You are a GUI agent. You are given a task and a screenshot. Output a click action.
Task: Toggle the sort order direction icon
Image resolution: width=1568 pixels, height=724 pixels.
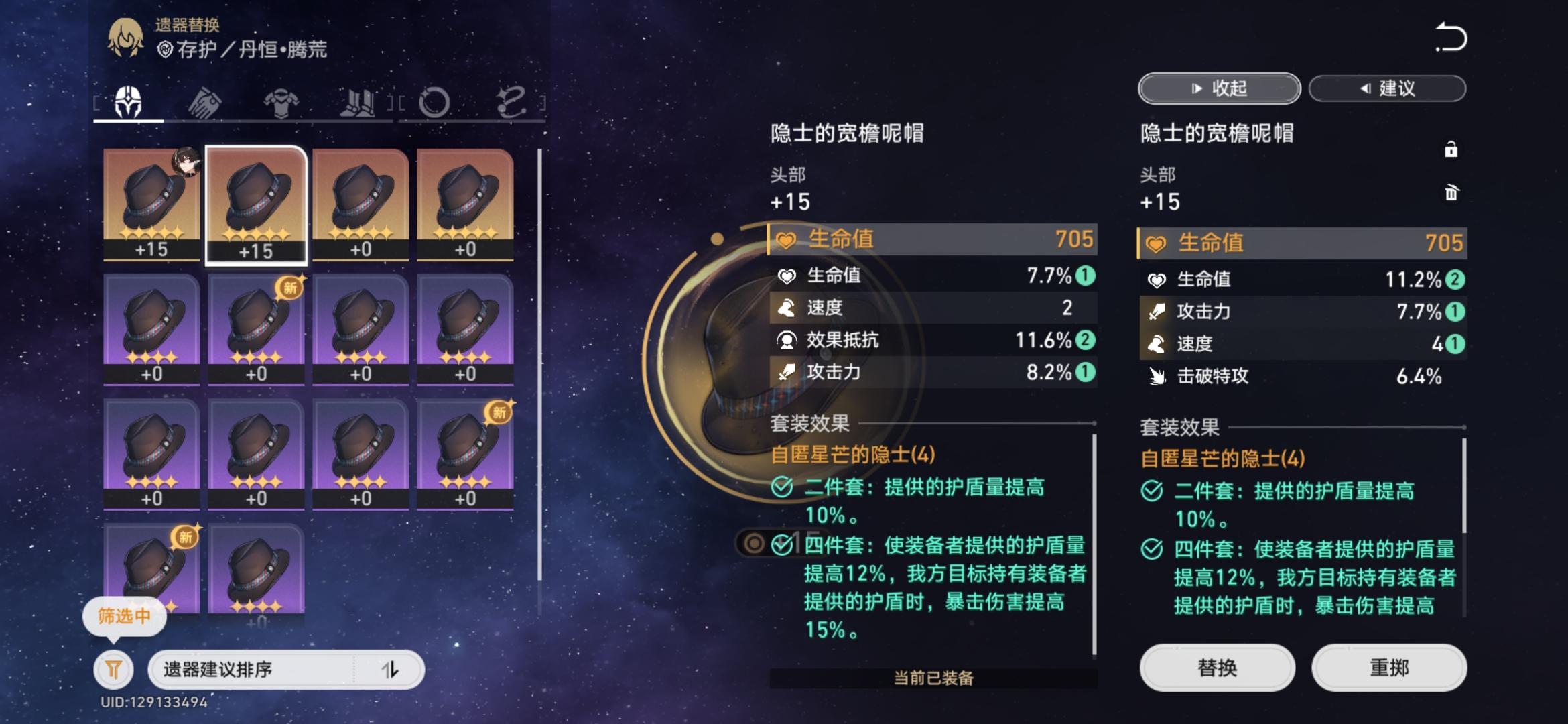pyautogui.click(x=391, y=670)
